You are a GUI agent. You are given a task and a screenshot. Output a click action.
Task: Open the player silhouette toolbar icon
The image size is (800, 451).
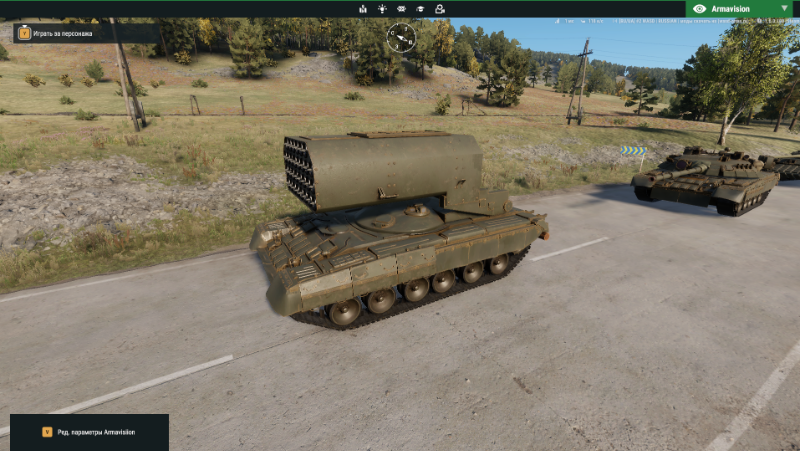tap(439, 9)
